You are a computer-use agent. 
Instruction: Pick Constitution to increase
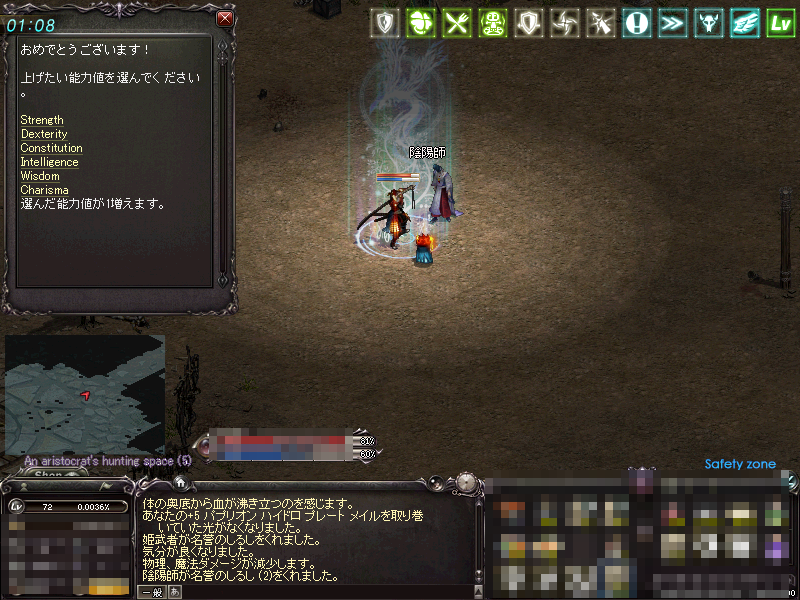(x=51, y=148)
